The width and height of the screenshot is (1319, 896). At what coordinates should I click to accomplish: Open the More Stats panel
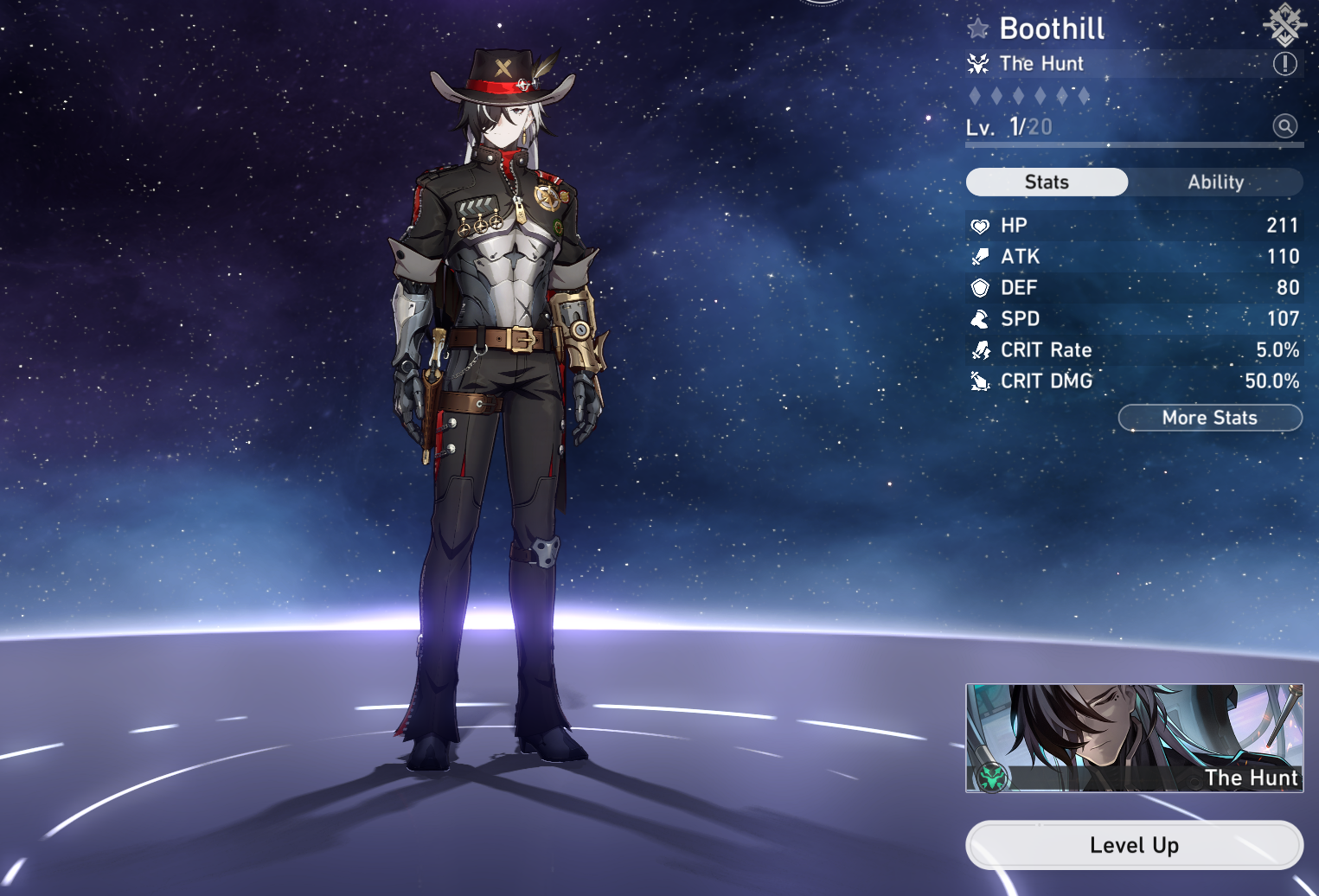(x=1209, y=418)
